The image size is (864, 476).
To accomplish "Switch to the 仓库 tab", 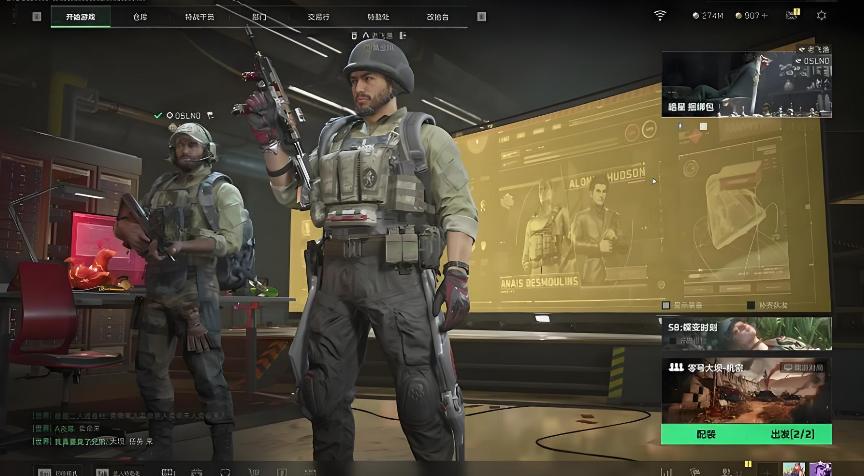I will [140, 16].
